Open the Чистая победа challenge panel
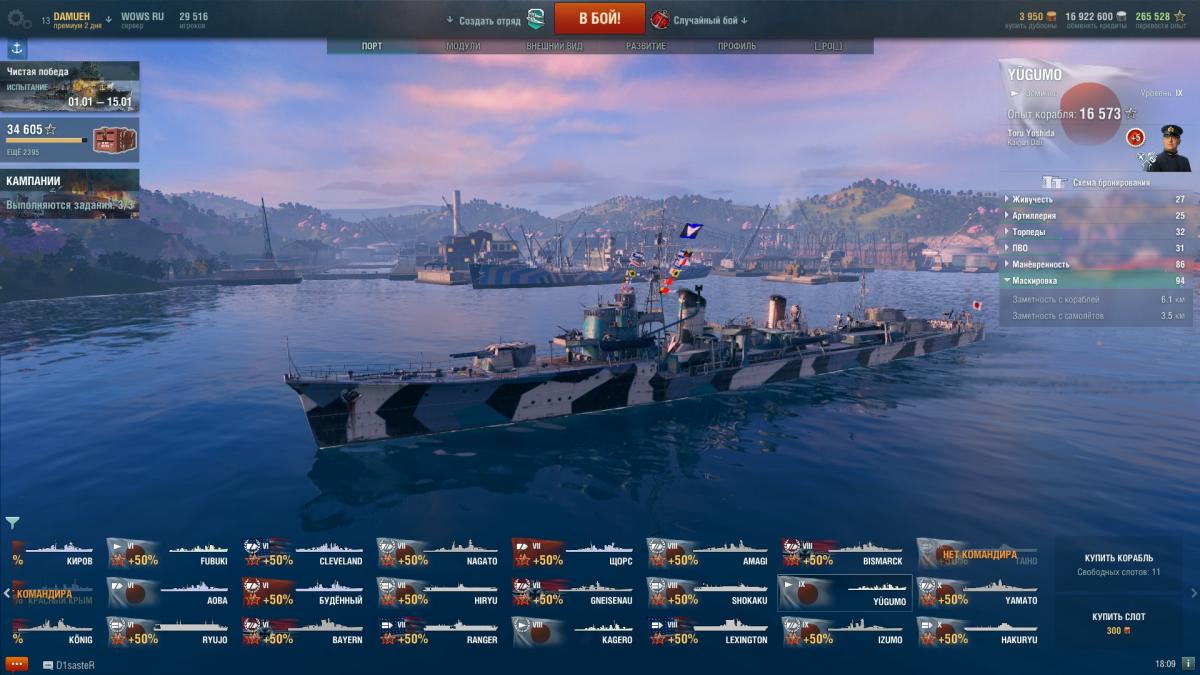 click(x=70, y=86)
